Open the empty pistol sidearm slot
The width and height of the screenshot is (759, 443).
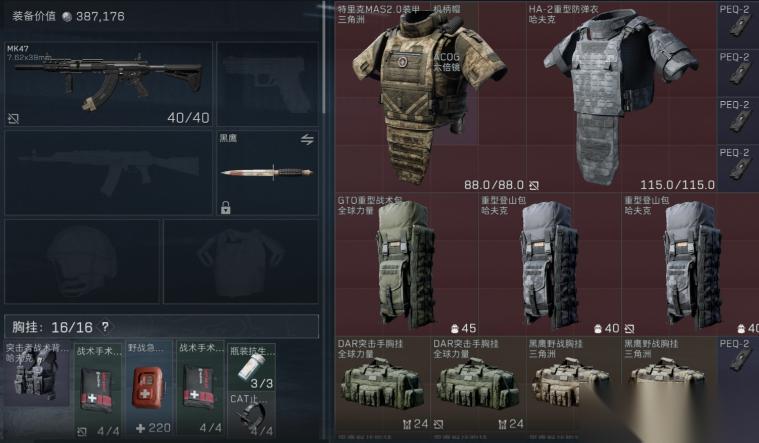click(x=267, y=83)
